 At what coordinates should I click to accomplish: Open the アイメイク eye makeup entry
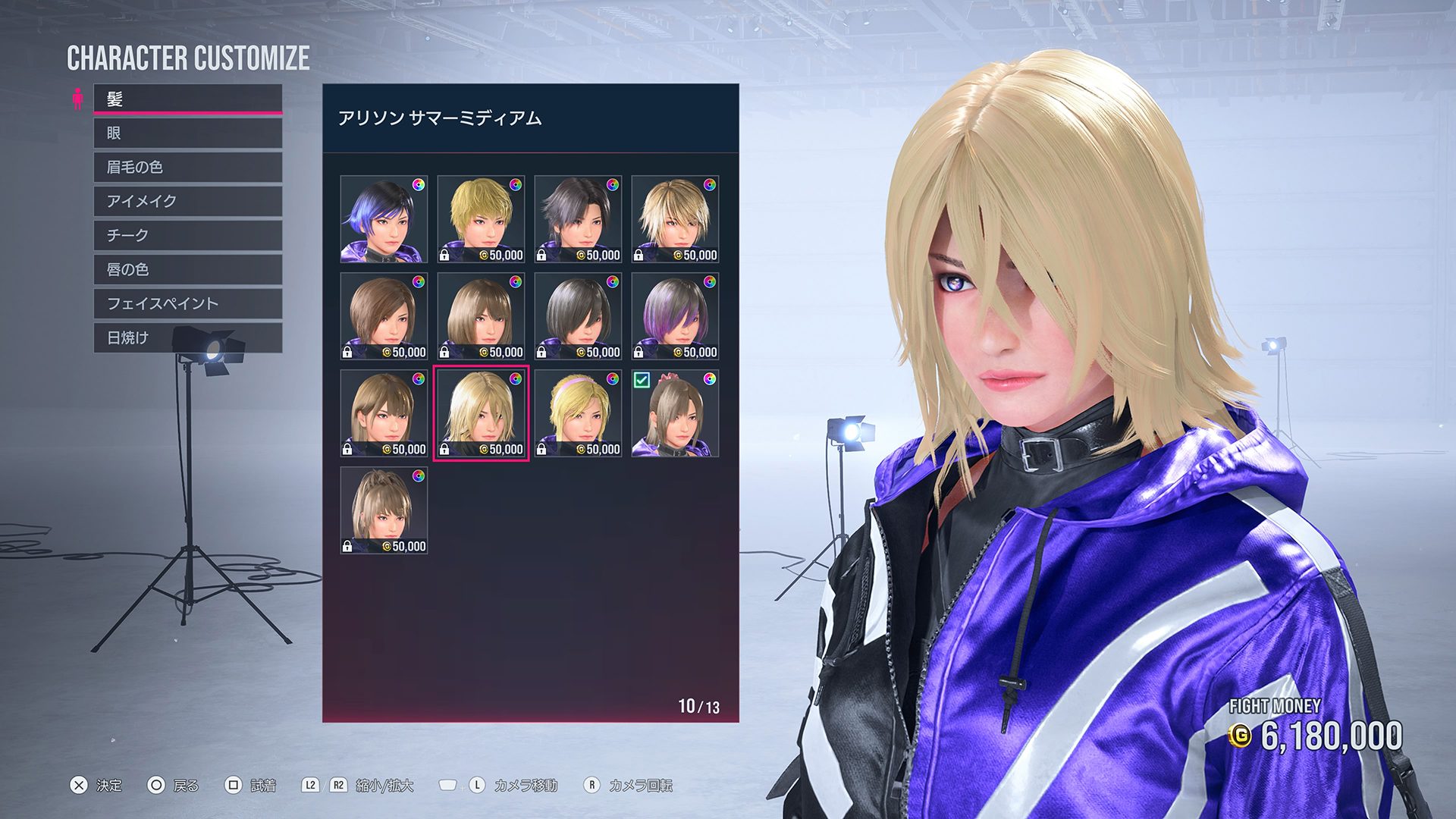[x=187, y=202]
